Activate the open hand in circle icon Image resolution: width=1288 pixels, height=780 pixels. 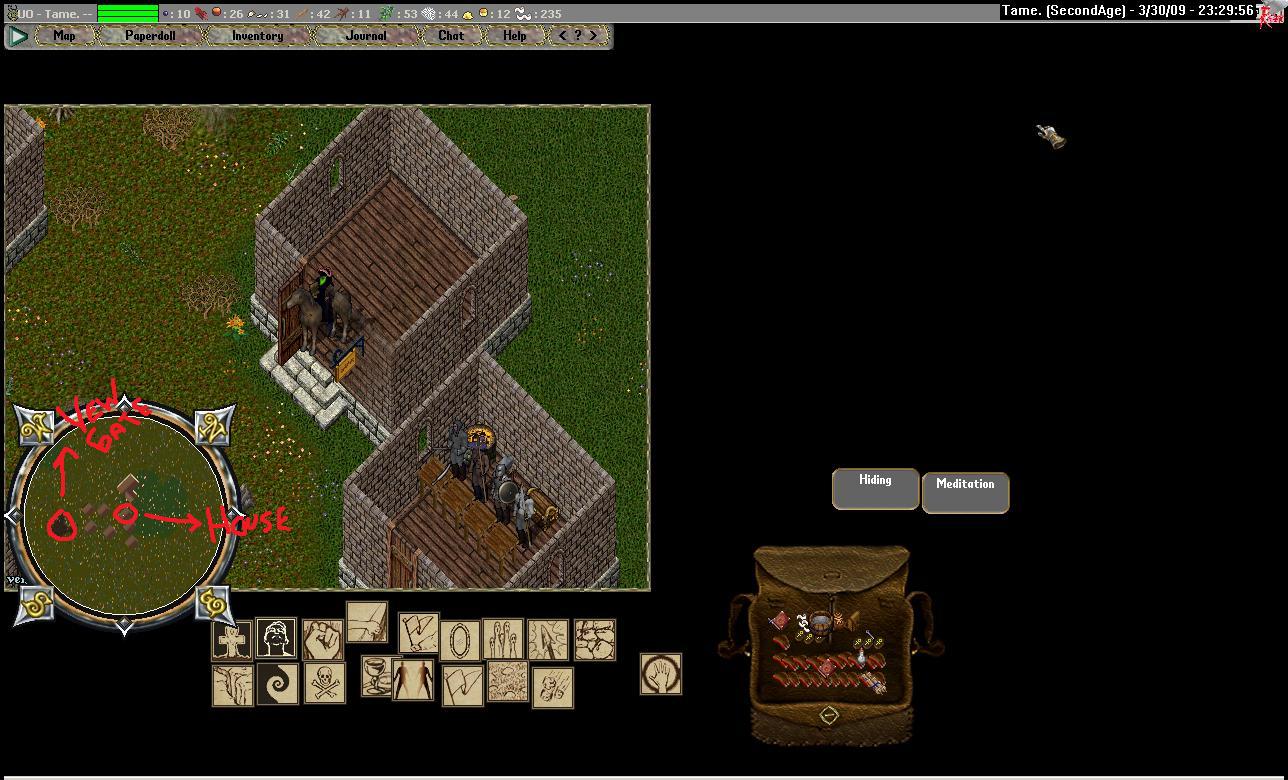coord(661,674)
